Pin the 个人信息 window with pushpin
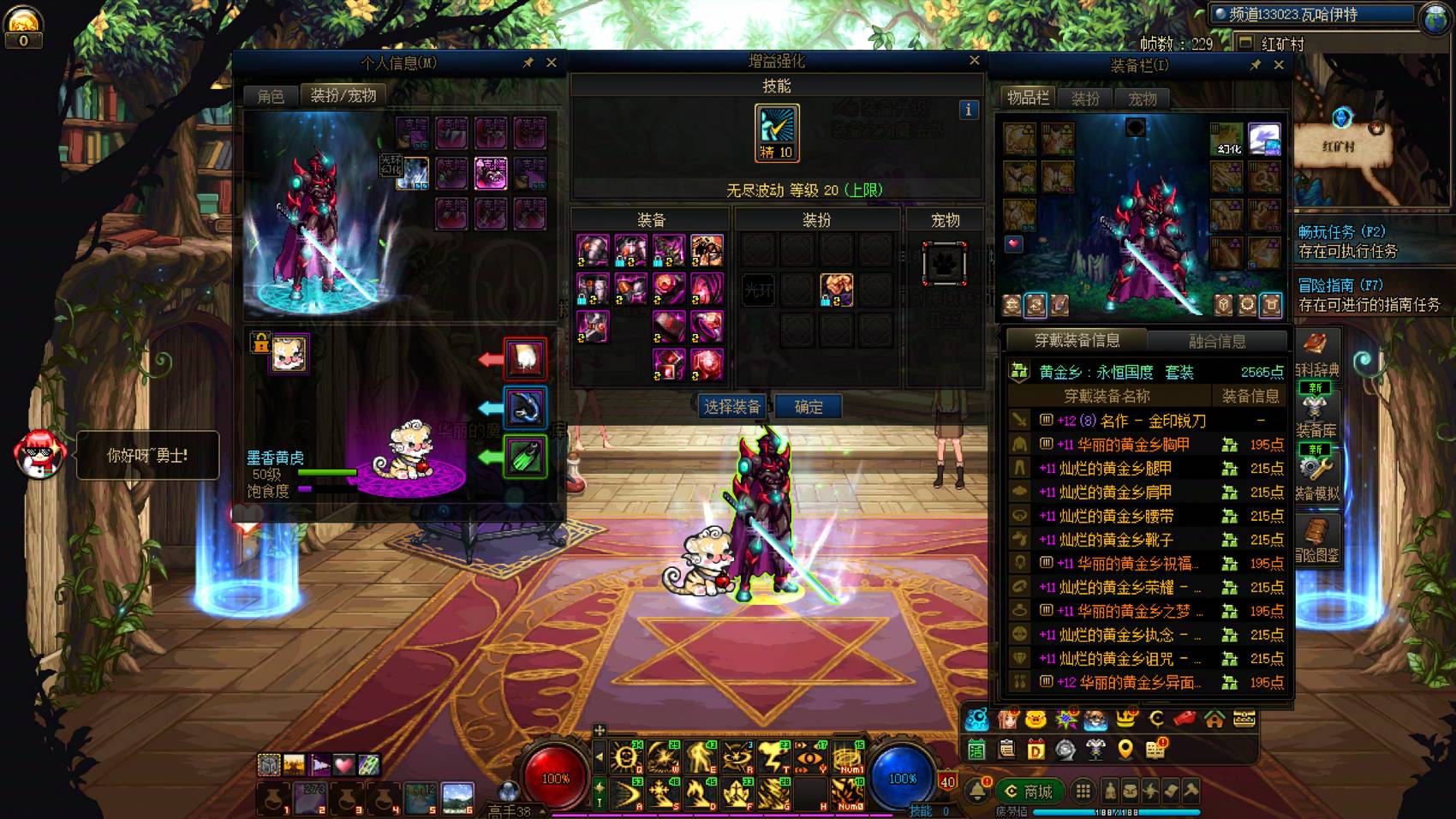The width and height of the screenshot is (1456, 819). [x=528, y=63]
